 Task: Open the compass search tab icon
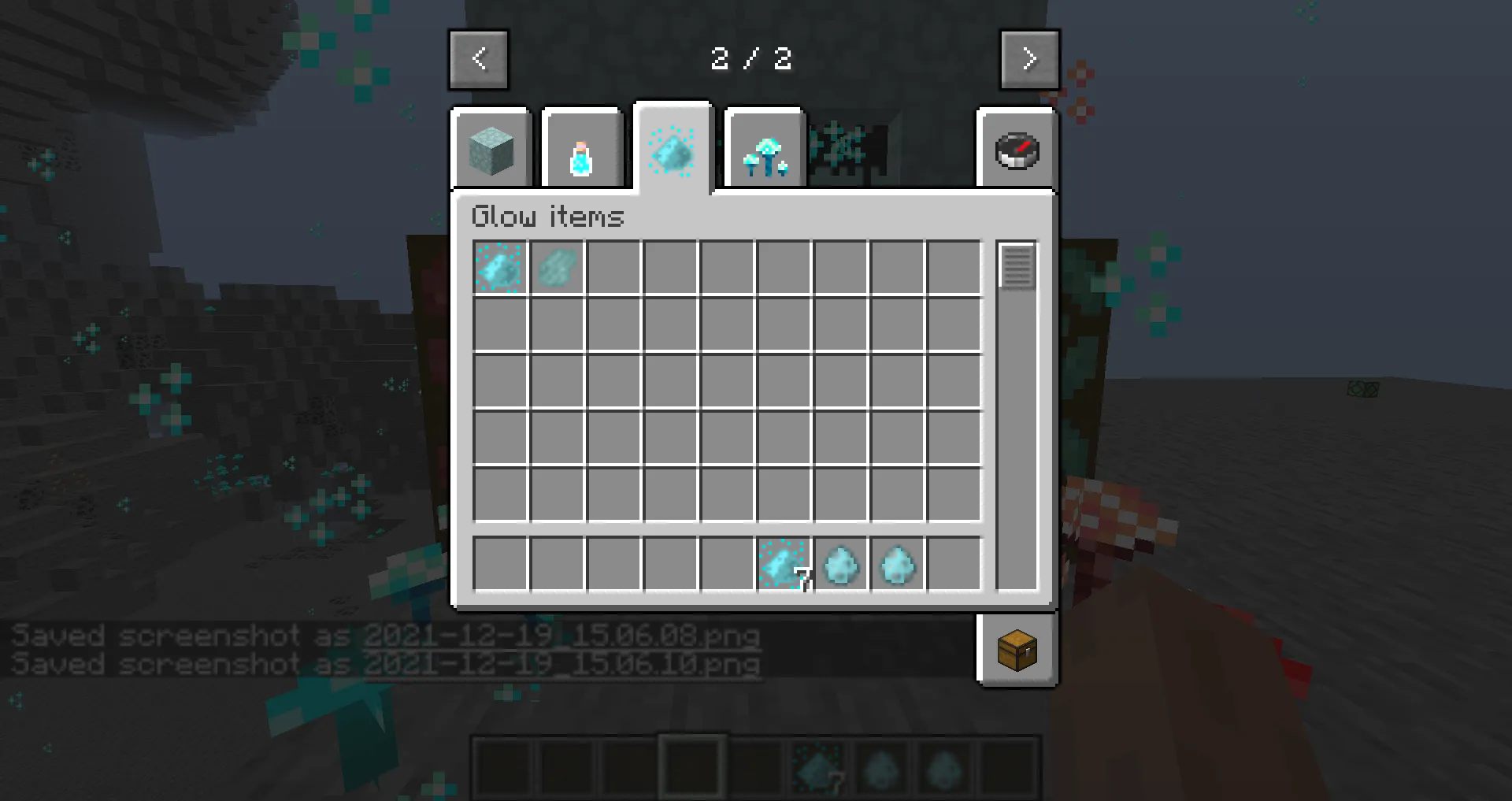coord(1017,150)
